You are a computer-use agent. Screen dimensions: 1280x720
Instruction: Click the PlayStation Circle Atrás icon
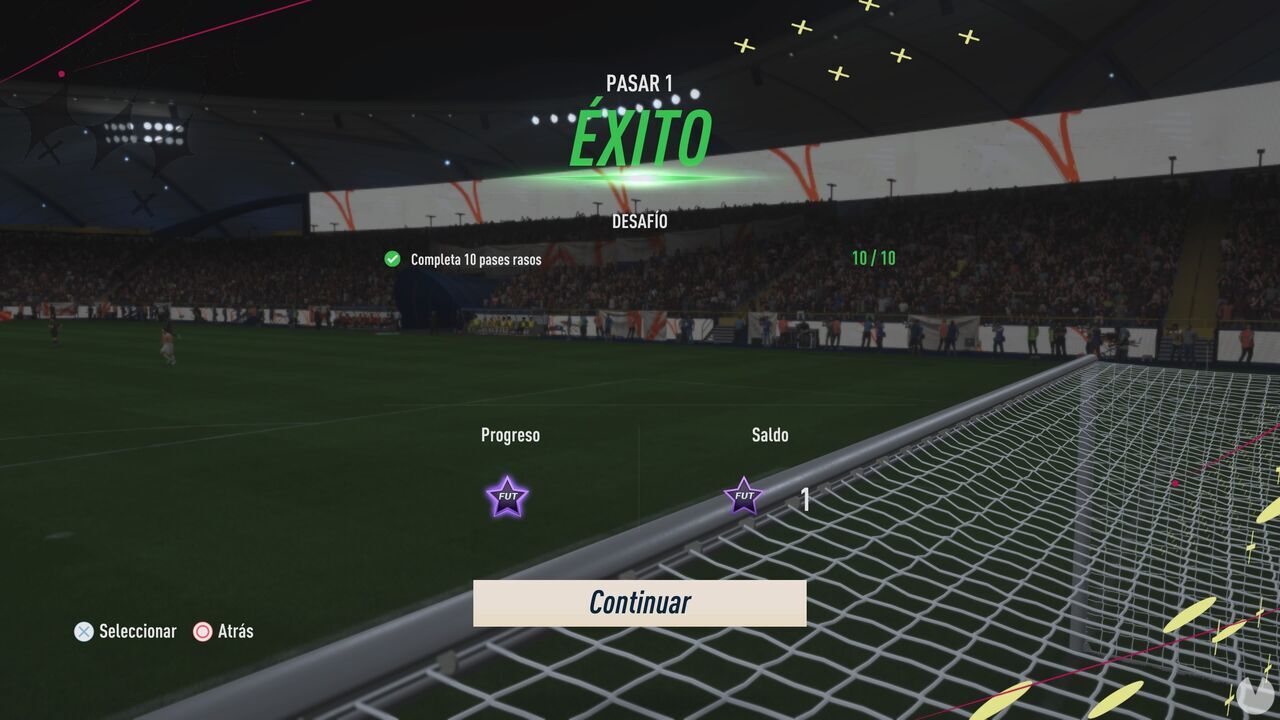(201, 631)
